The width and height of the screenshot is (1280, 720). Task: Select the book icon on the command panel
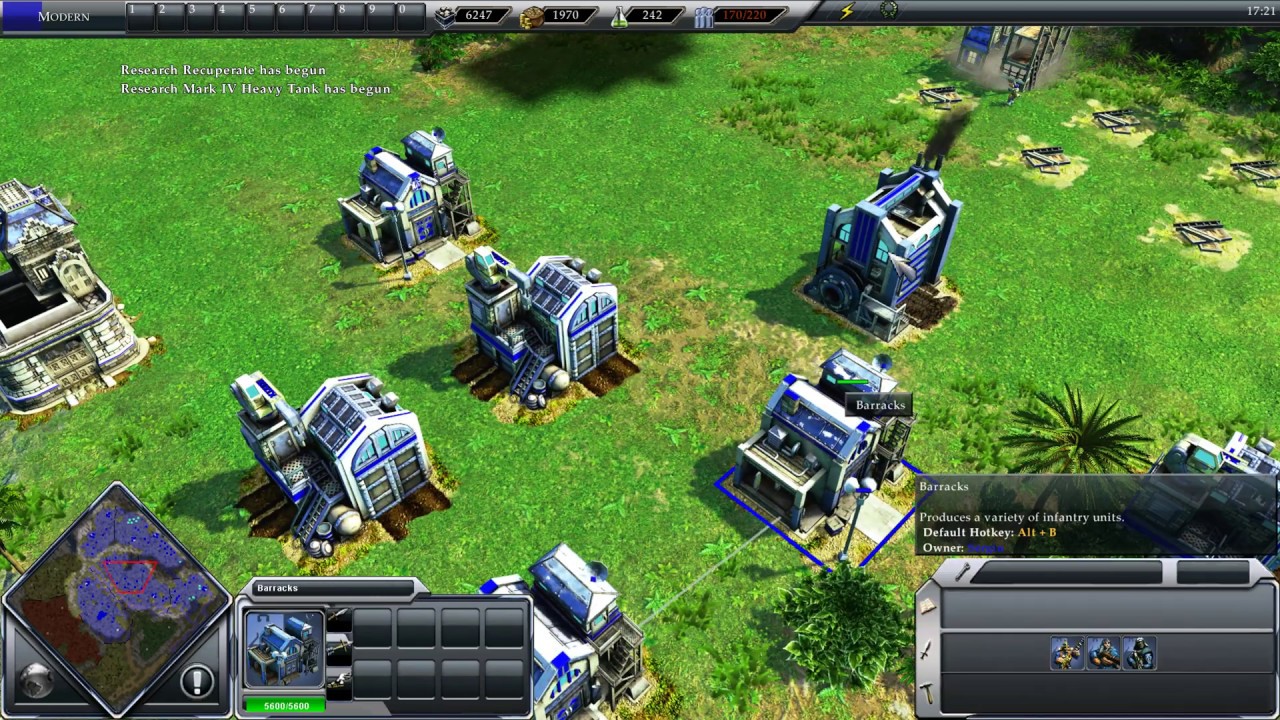click(926, 603)
